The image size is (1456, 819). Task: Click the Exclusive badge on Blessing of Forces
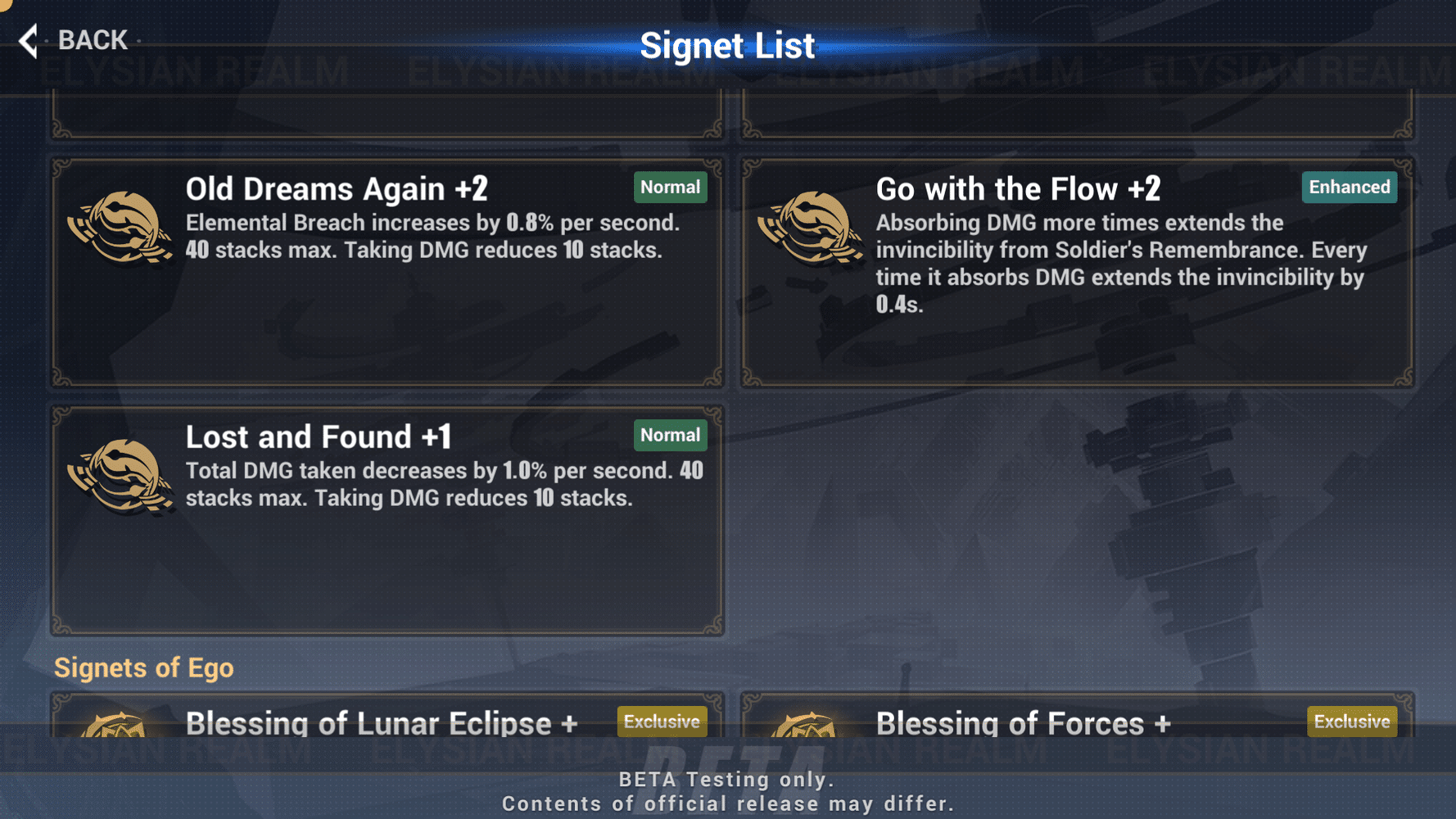click(x=1351, y=722)
